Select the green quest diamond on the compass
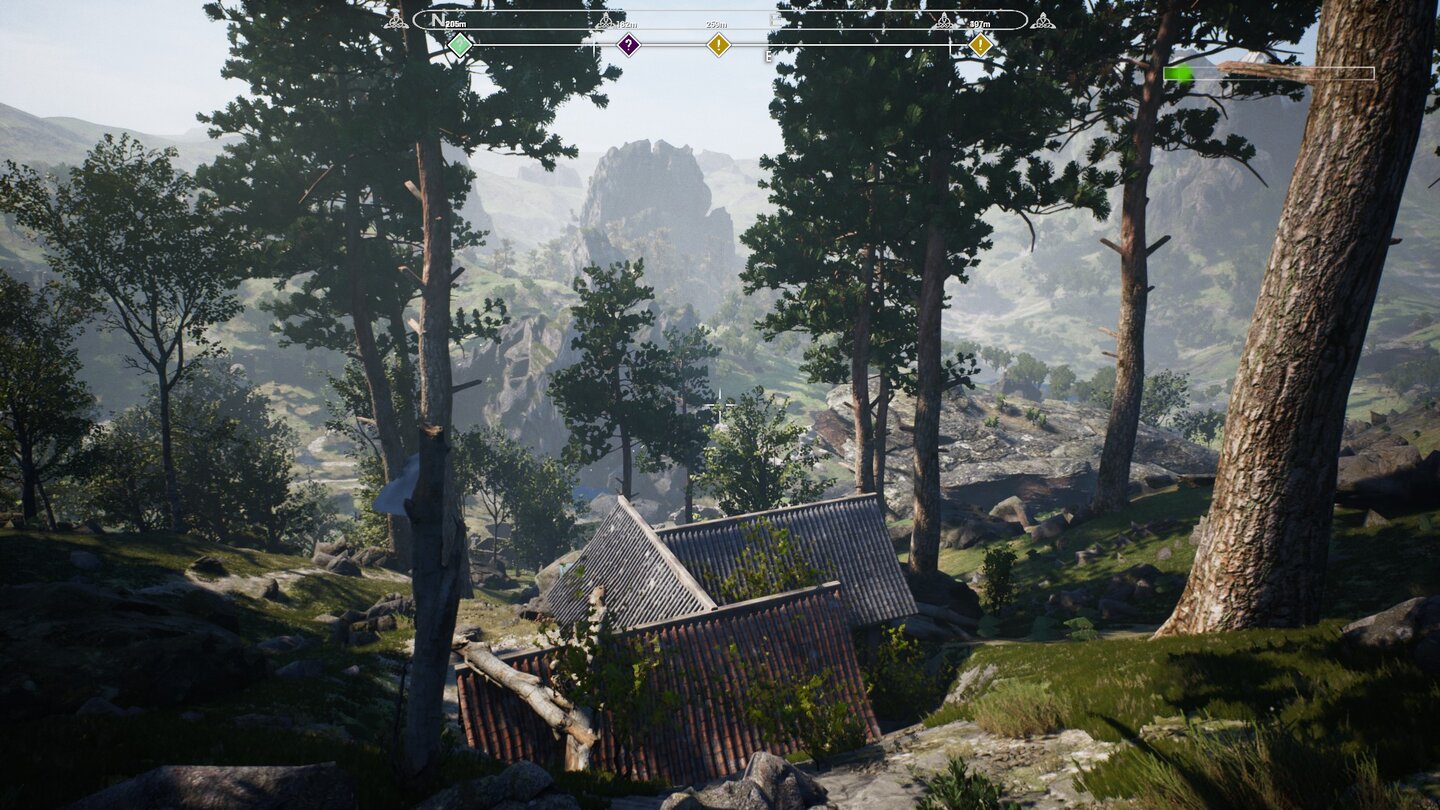The width and height of the screenshot is (1440, 810). coord(460,45)
